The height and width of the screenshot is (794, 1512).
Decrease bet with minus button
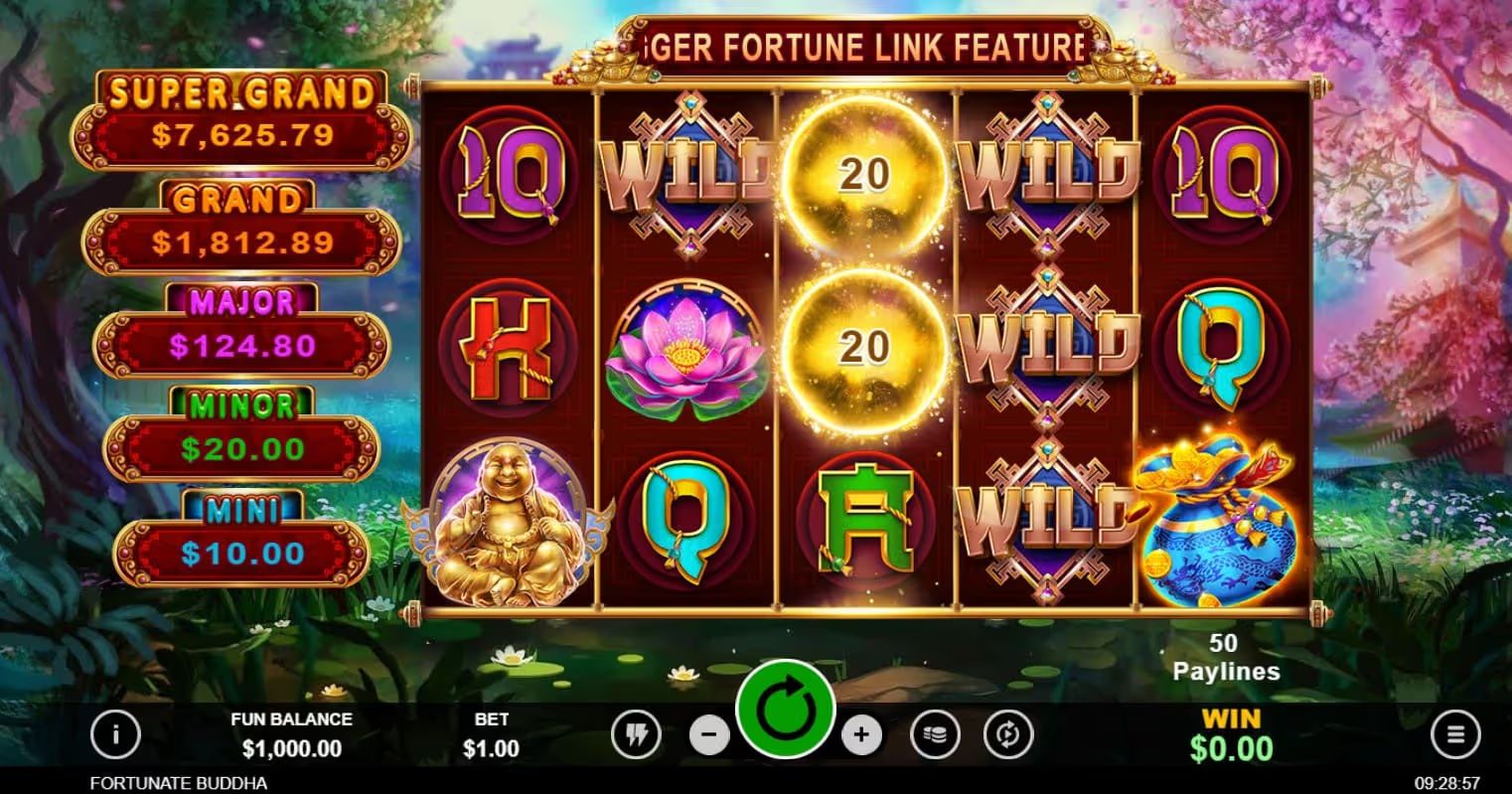711,733
